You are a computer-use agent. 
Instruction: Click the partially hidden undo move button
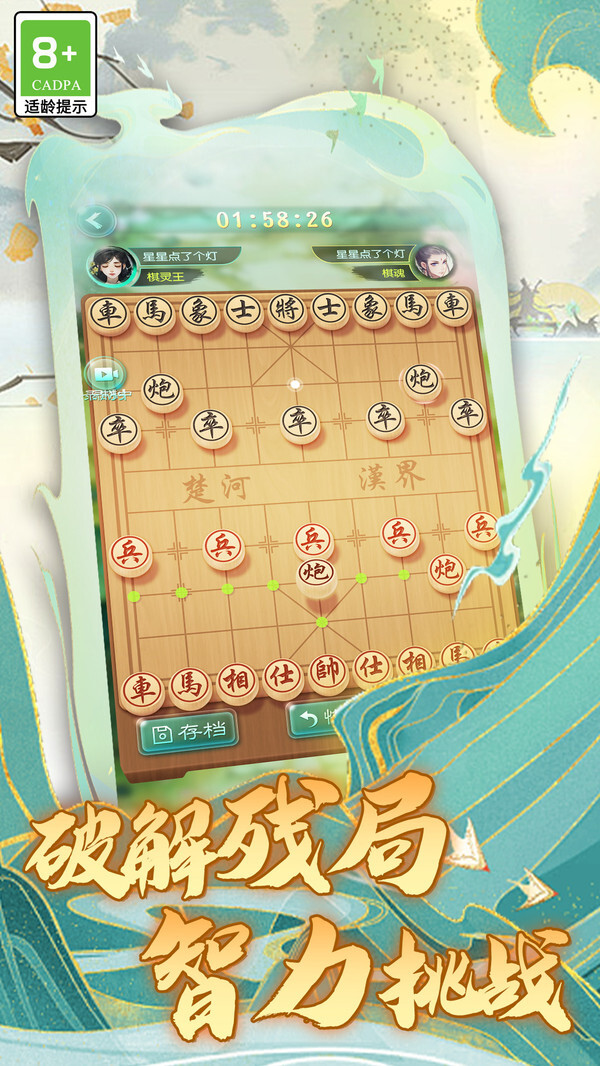(314, 719)
